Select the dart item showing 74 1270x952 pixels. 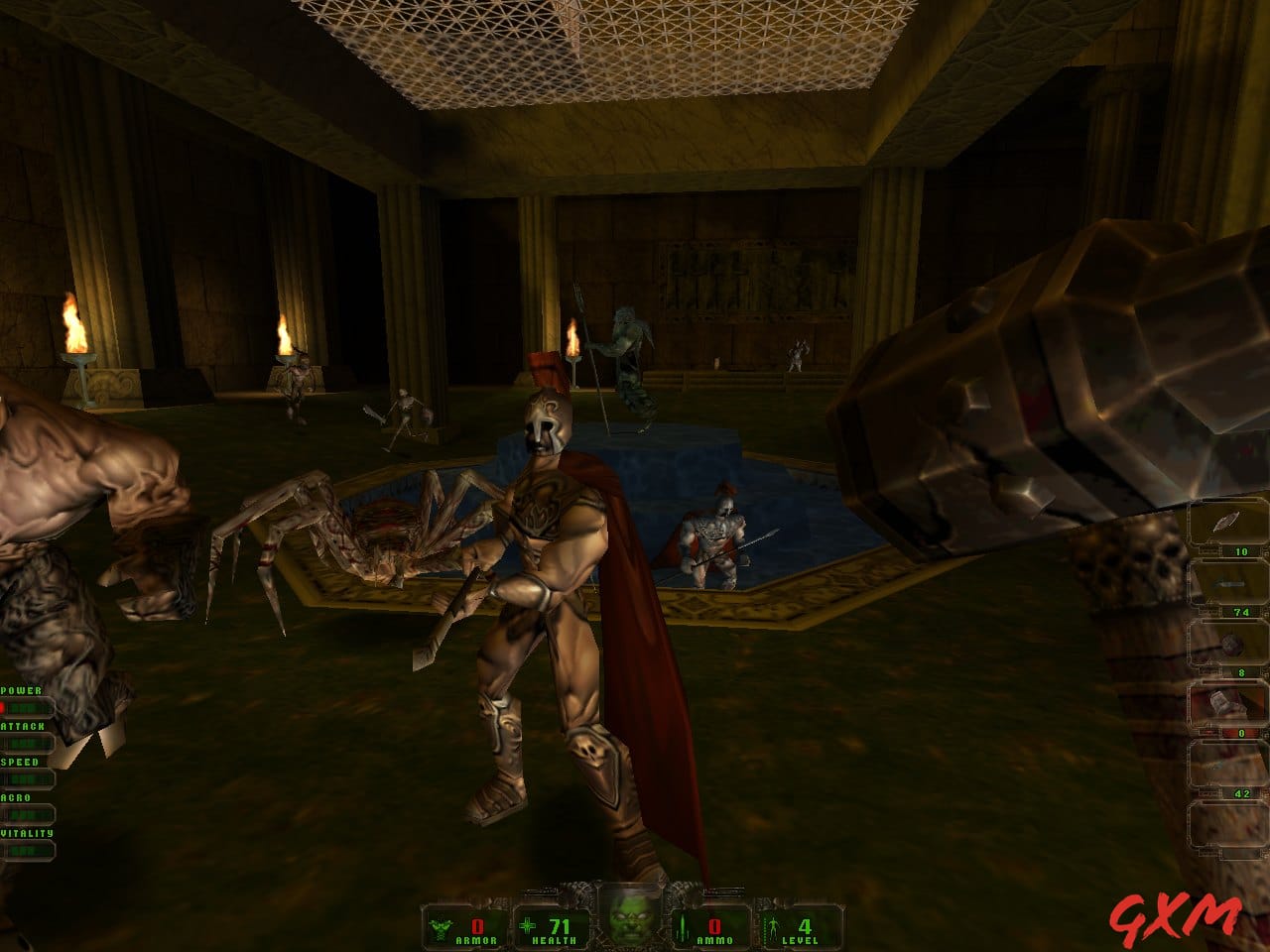tap(1228, 582)
